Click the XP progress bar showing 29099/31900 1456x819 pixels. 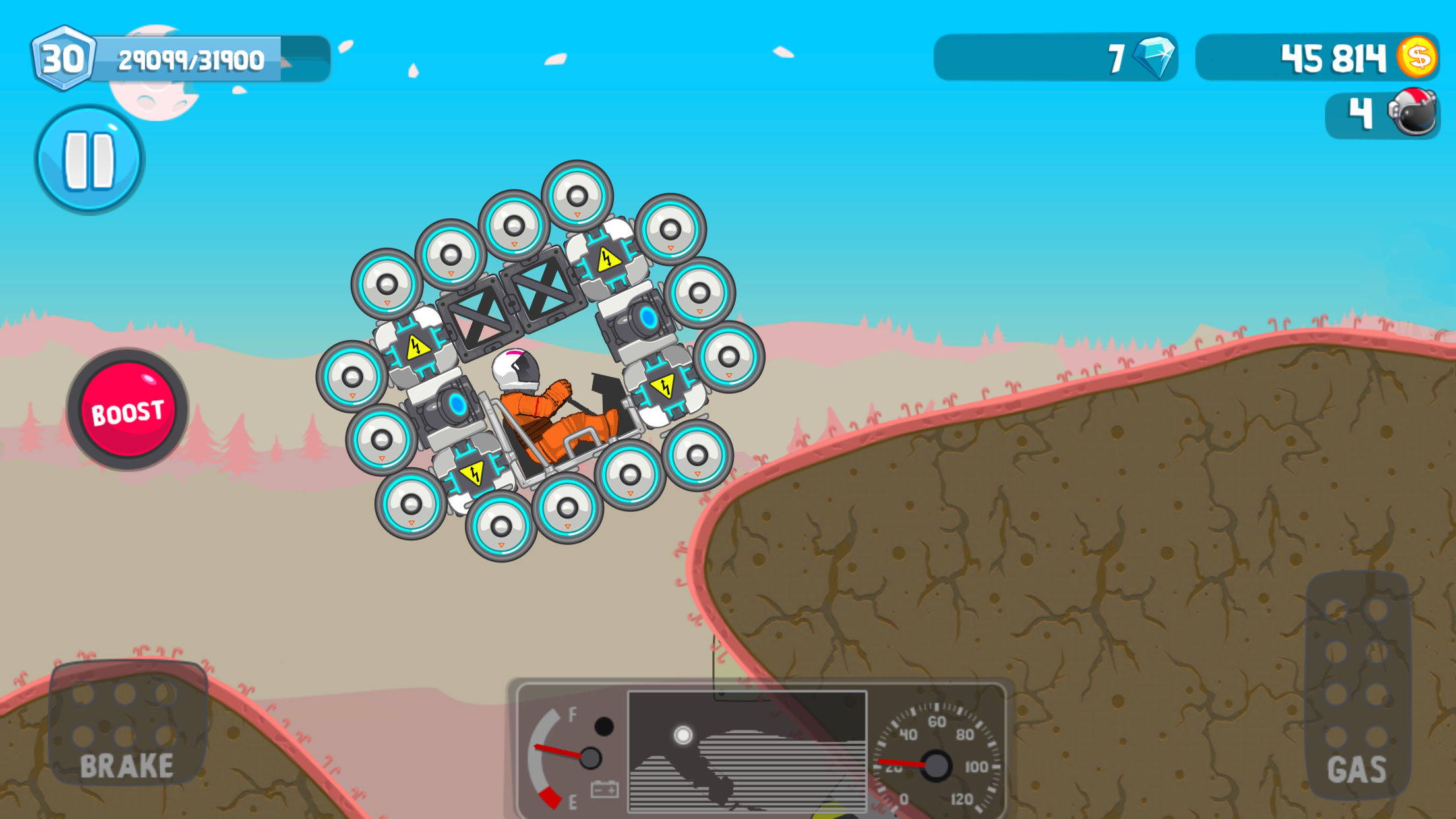(191, 59)
